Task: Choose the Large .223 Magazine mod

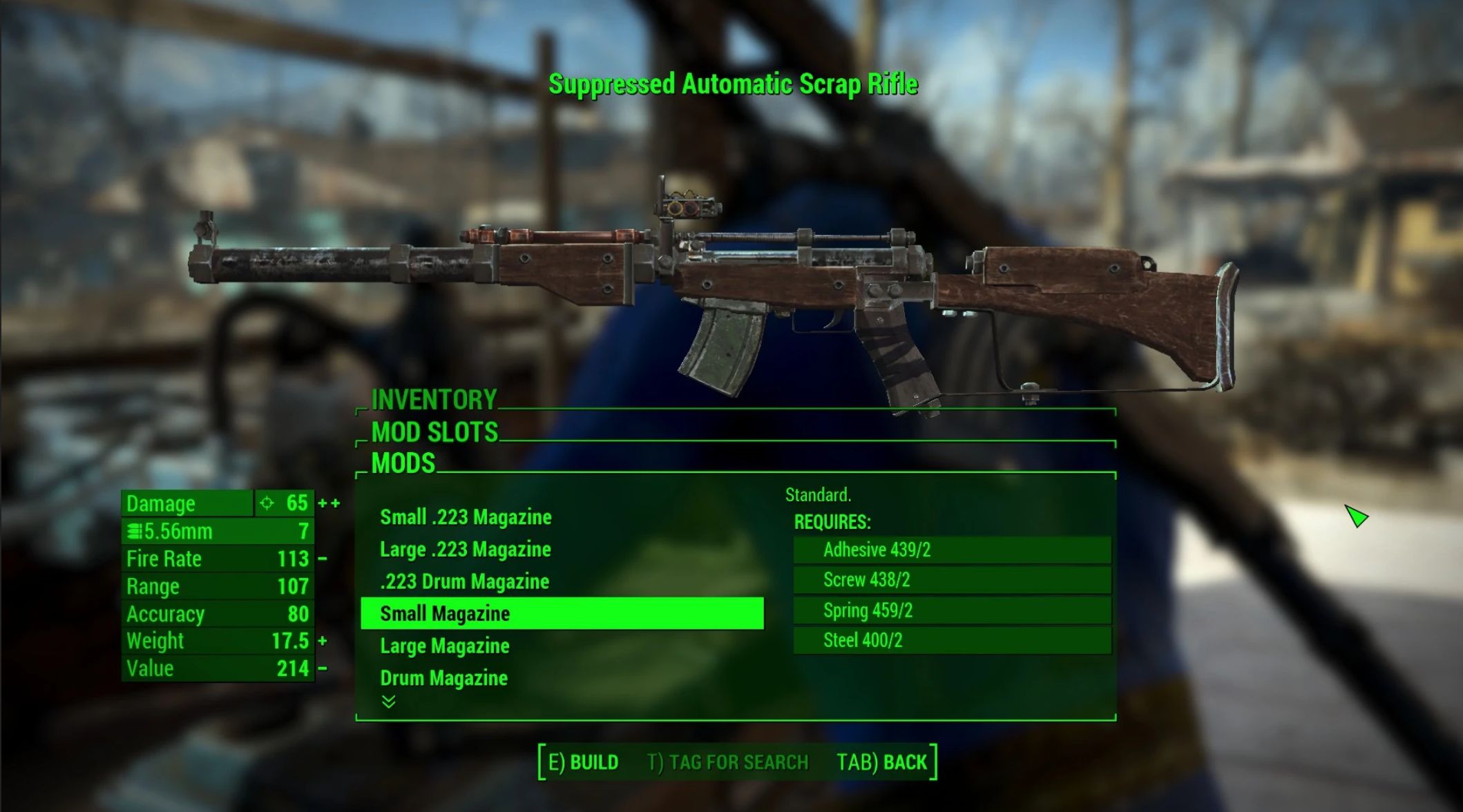Action: pos(466,550)
